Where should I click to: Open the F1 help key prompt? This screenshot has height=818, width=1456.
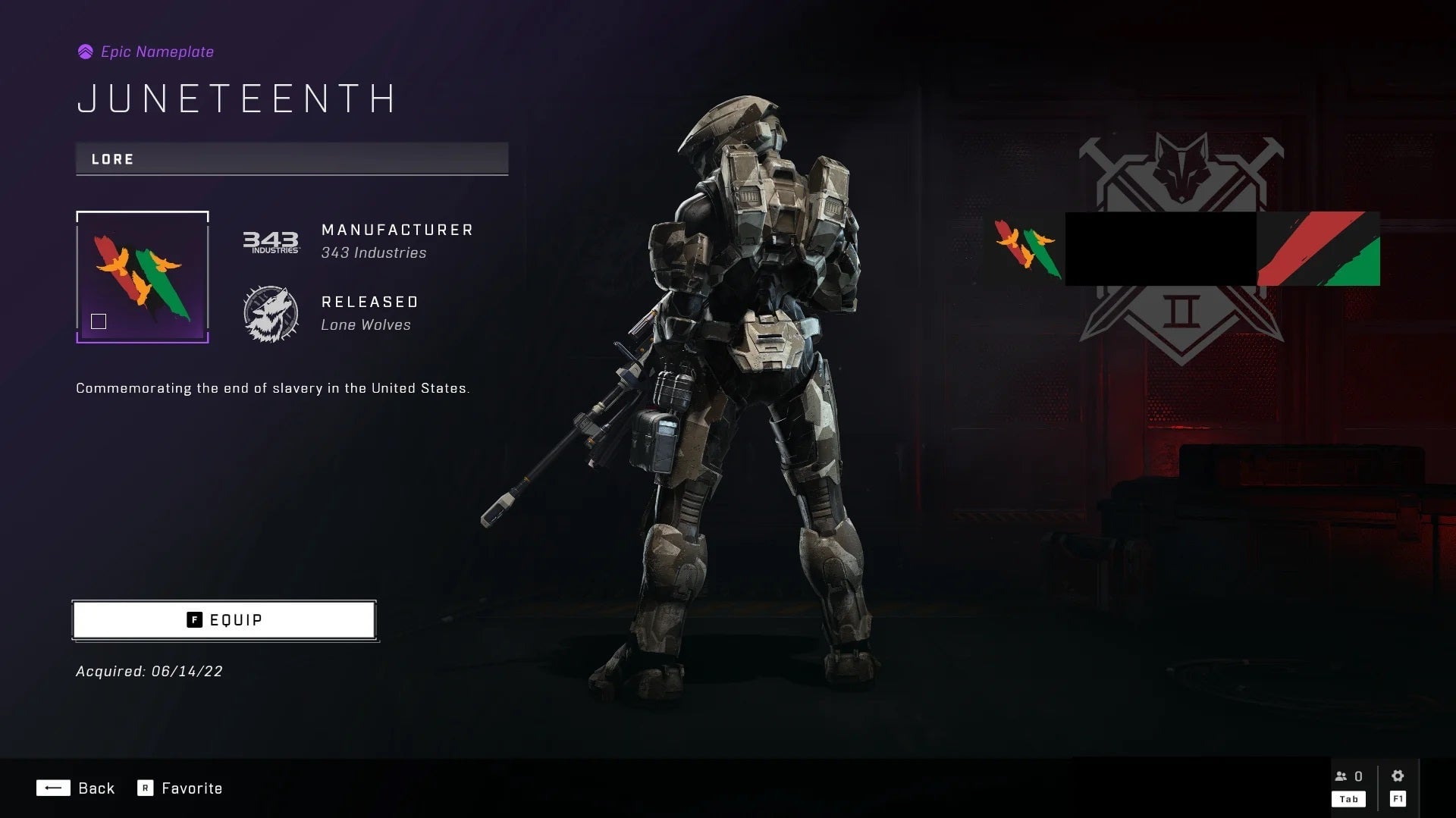click(1398, 798)
